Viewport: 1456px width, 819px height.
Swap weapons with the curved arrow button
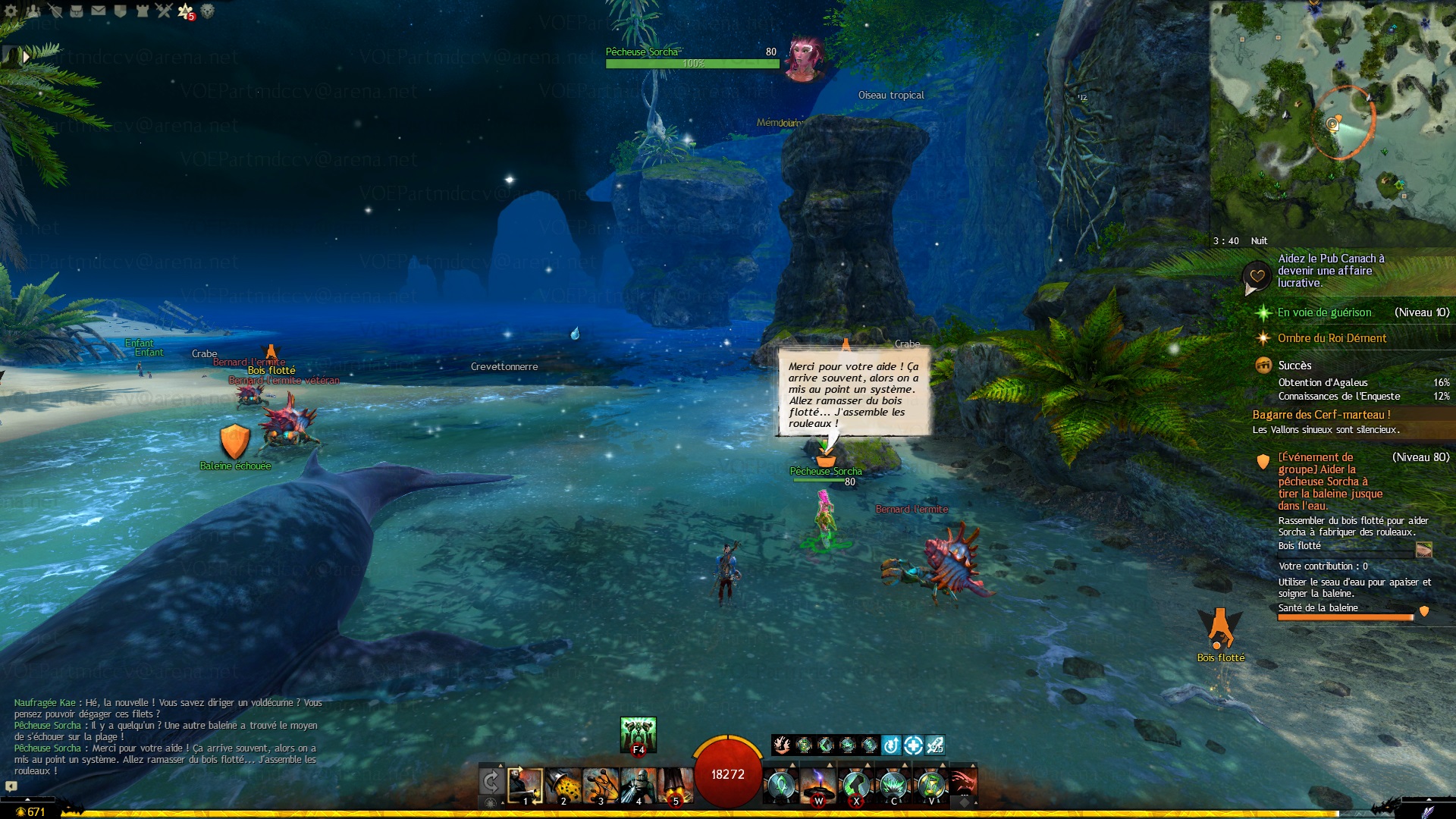(491, 781)
